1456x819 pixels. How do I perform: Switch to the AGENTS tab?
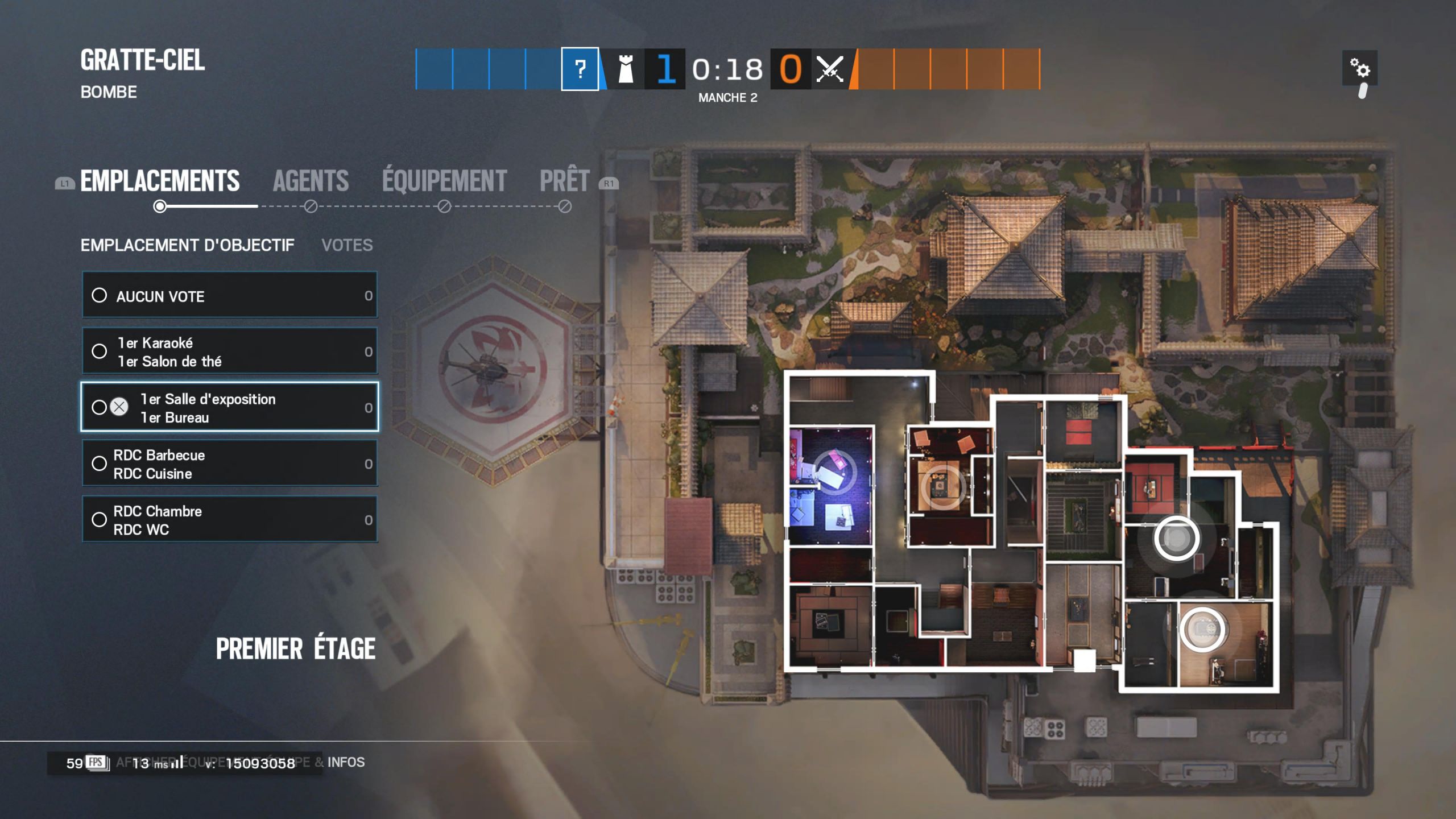click(x=312, y=181)
